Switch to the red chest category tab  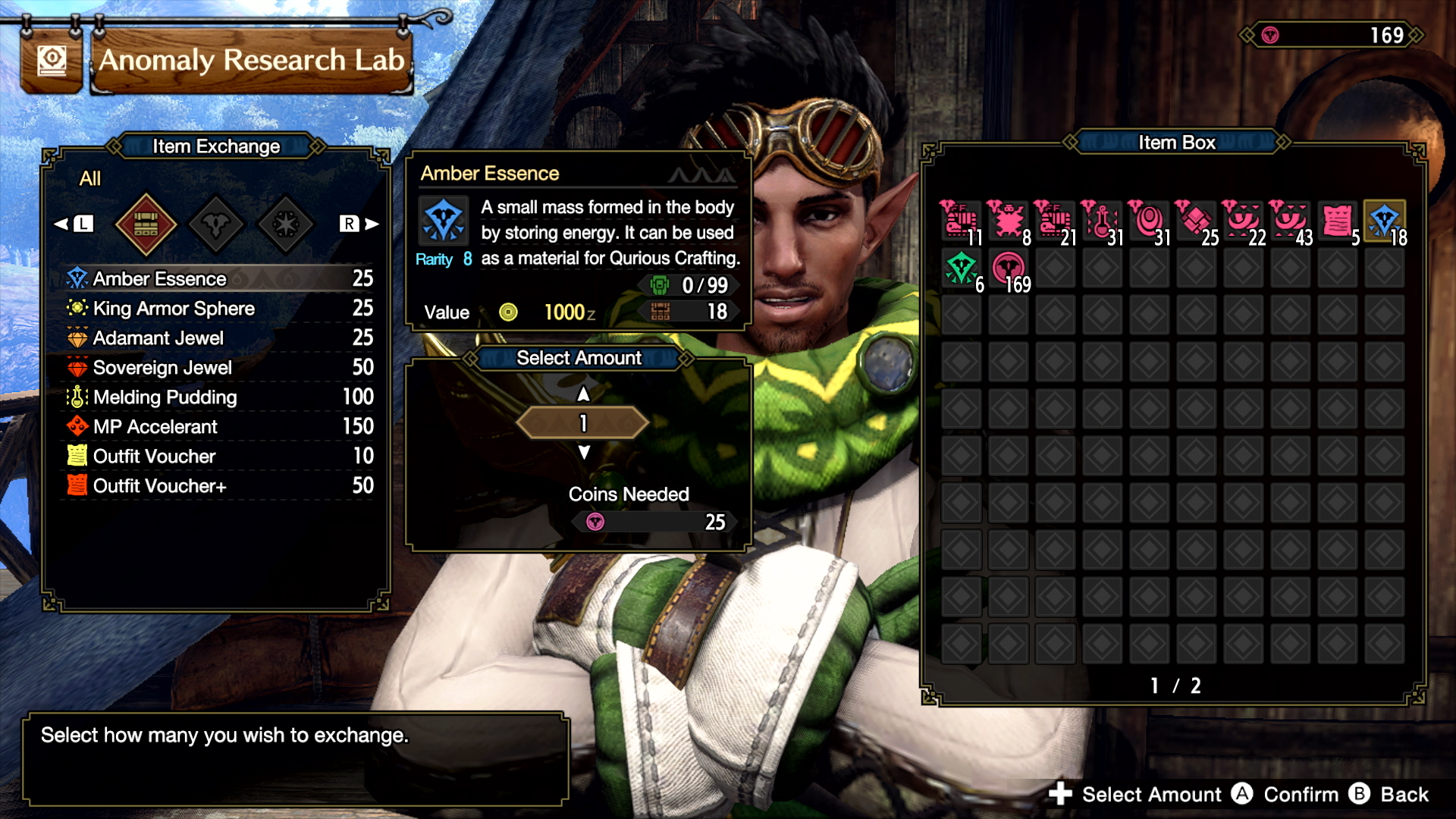146,224
